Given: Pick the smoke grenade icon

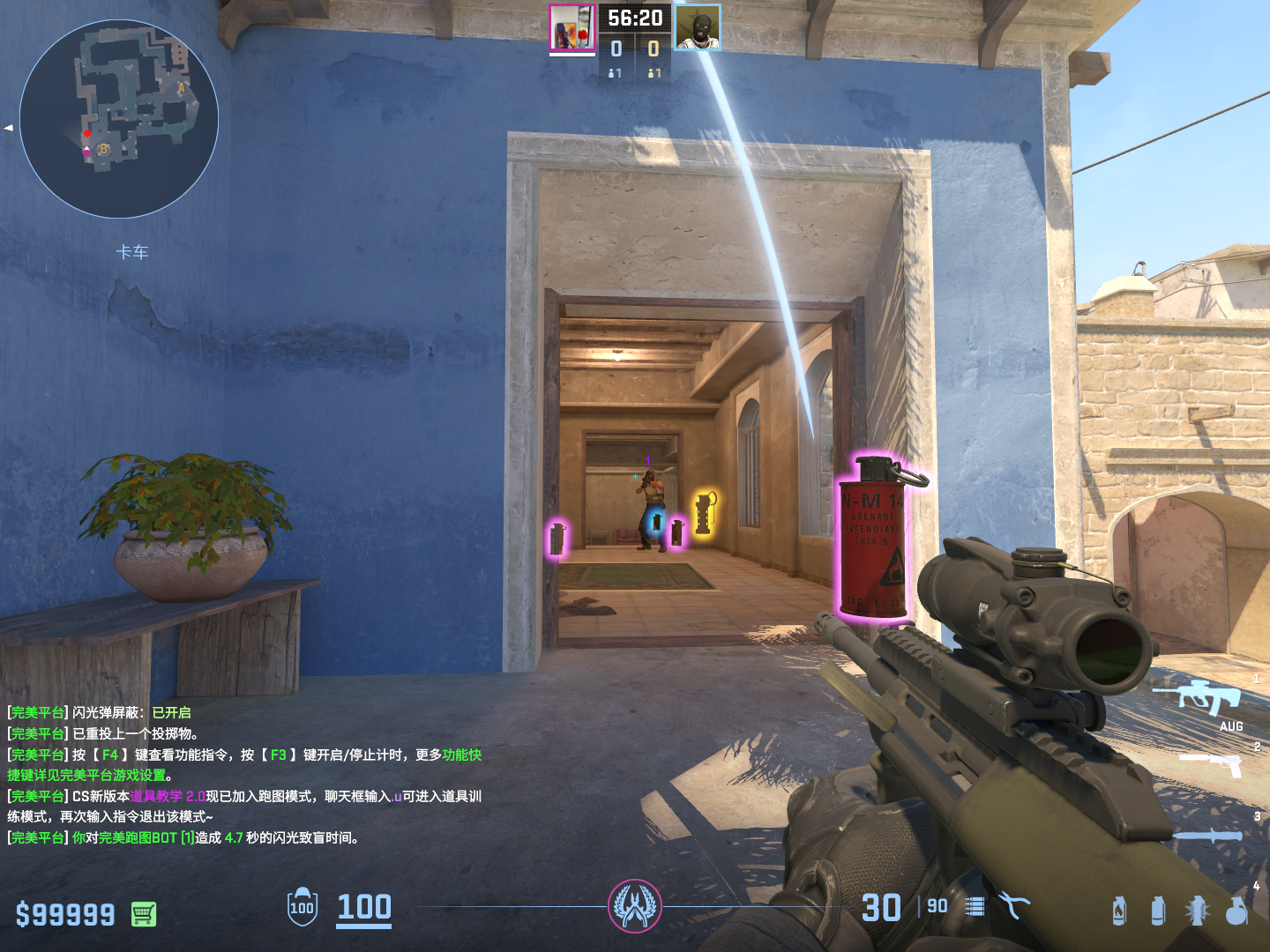Looking at the screenshot, I should (x=1158, y=911).
